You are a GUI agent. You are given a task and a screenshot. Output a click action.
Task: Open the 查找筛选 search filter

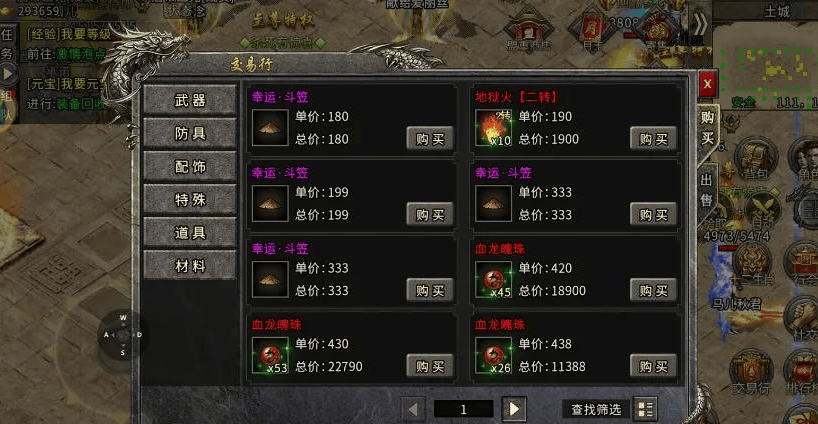coord(596,409)
